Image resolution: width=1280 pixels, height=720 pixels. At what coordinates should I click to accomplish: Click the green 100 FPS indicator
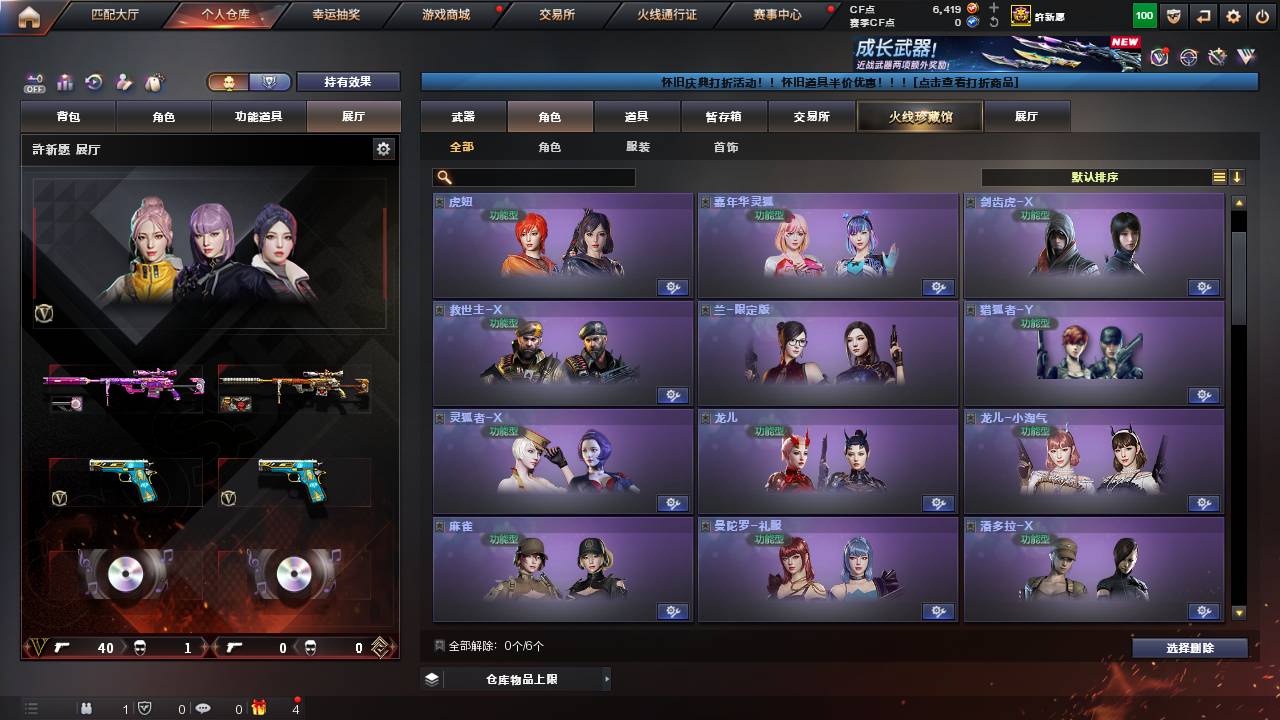(1143, 15)
